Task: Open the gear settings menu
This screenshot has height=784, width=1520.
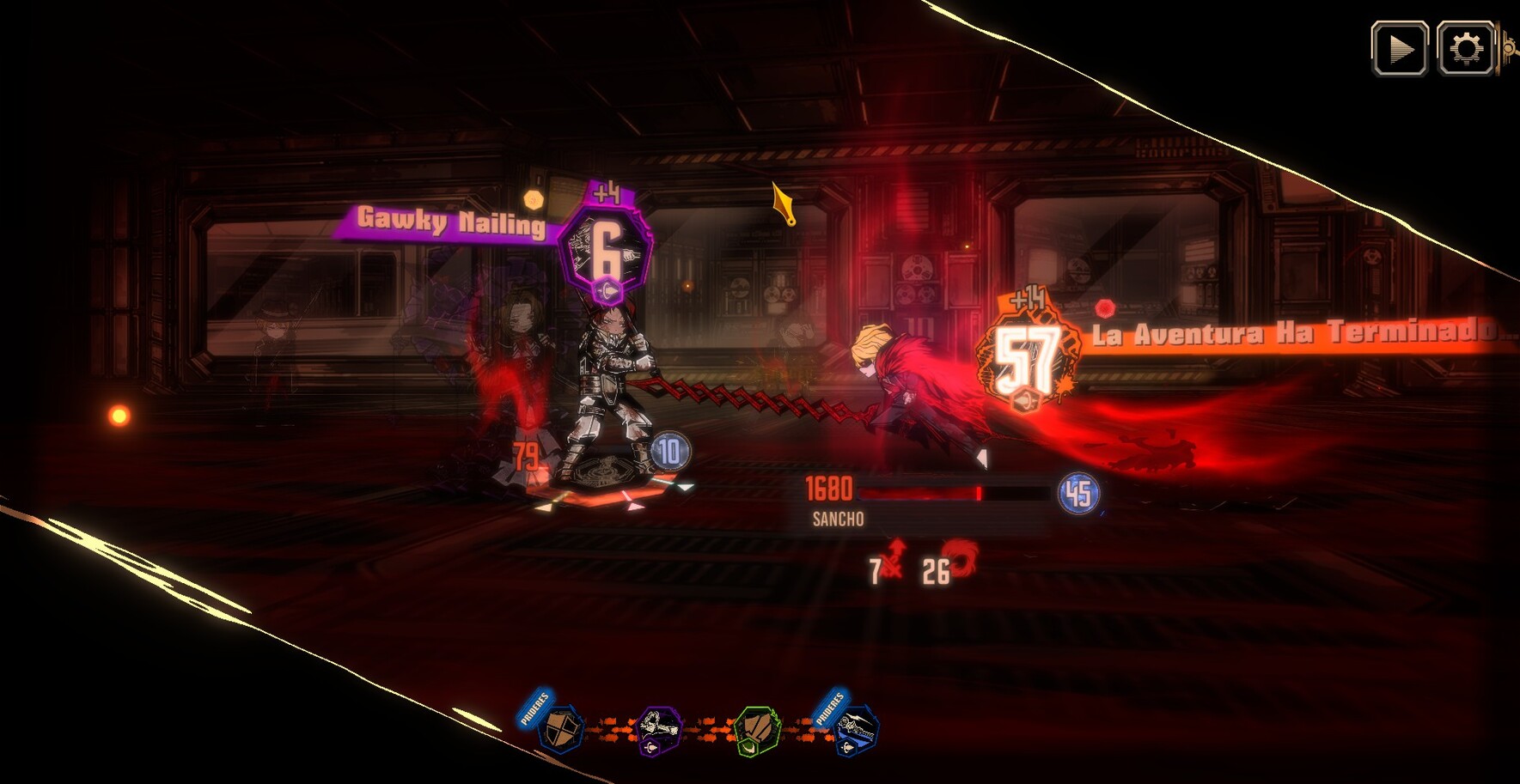Action: pyautogui.click(x=1465, y=49)
